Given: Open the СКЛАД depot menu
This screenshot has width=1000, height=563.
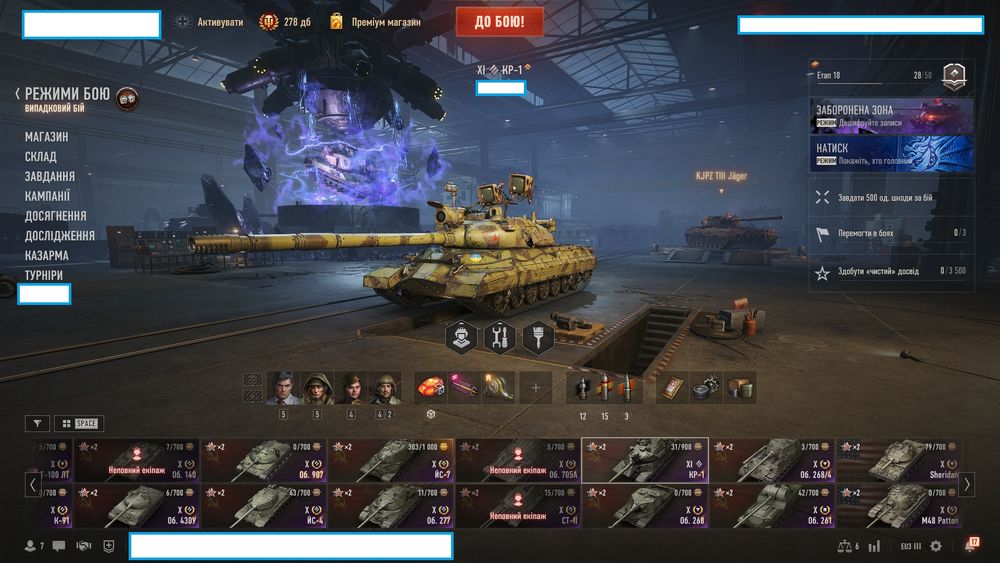Looking at the screenshot, I should (x=41, y=157).
